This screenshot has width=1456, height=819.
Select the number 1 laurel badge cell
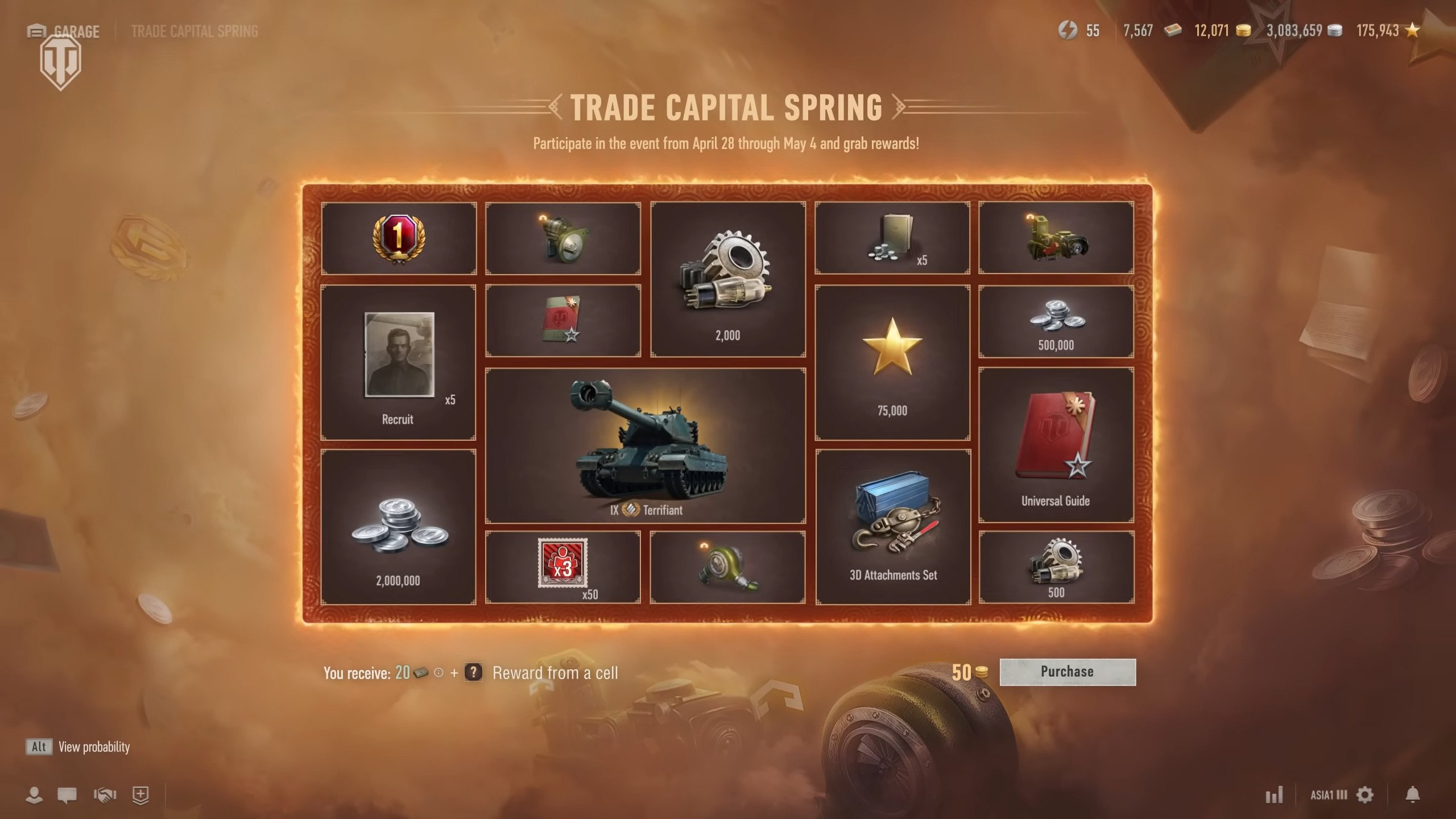tap(398, 238)
